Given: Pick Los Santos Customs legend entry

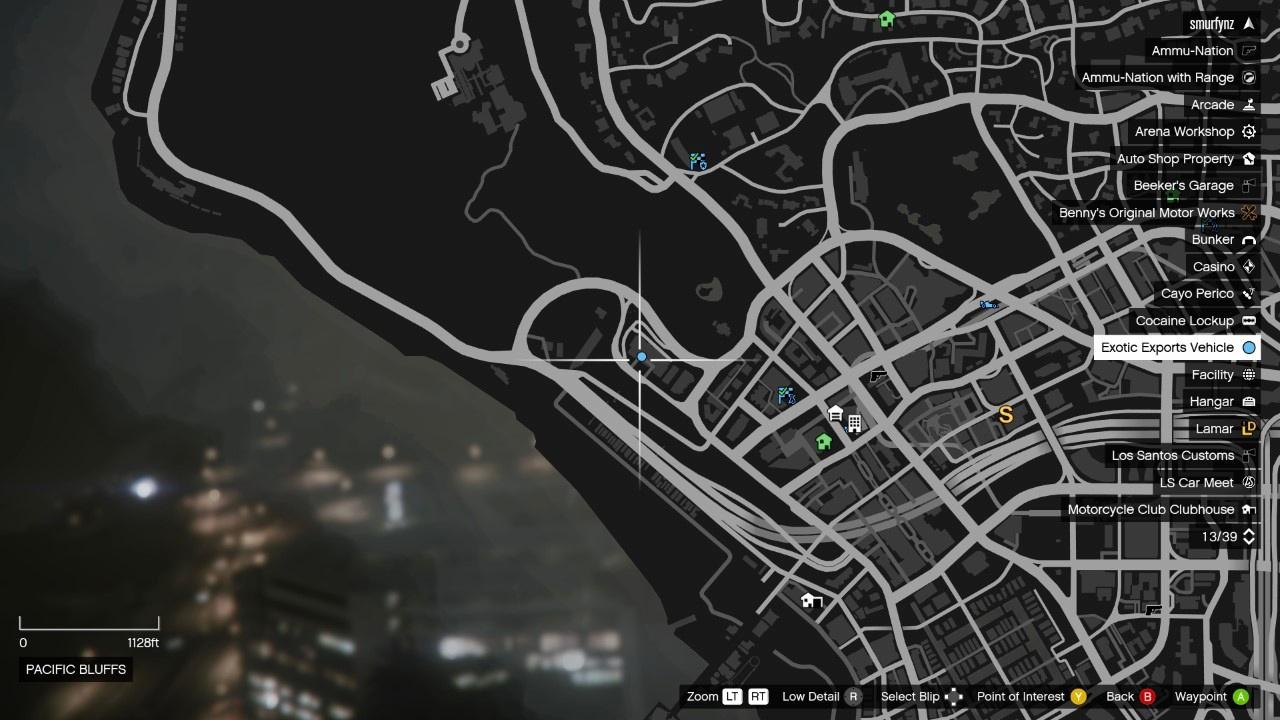Looking at the screenshot, I should click(x=1182, y=456).
